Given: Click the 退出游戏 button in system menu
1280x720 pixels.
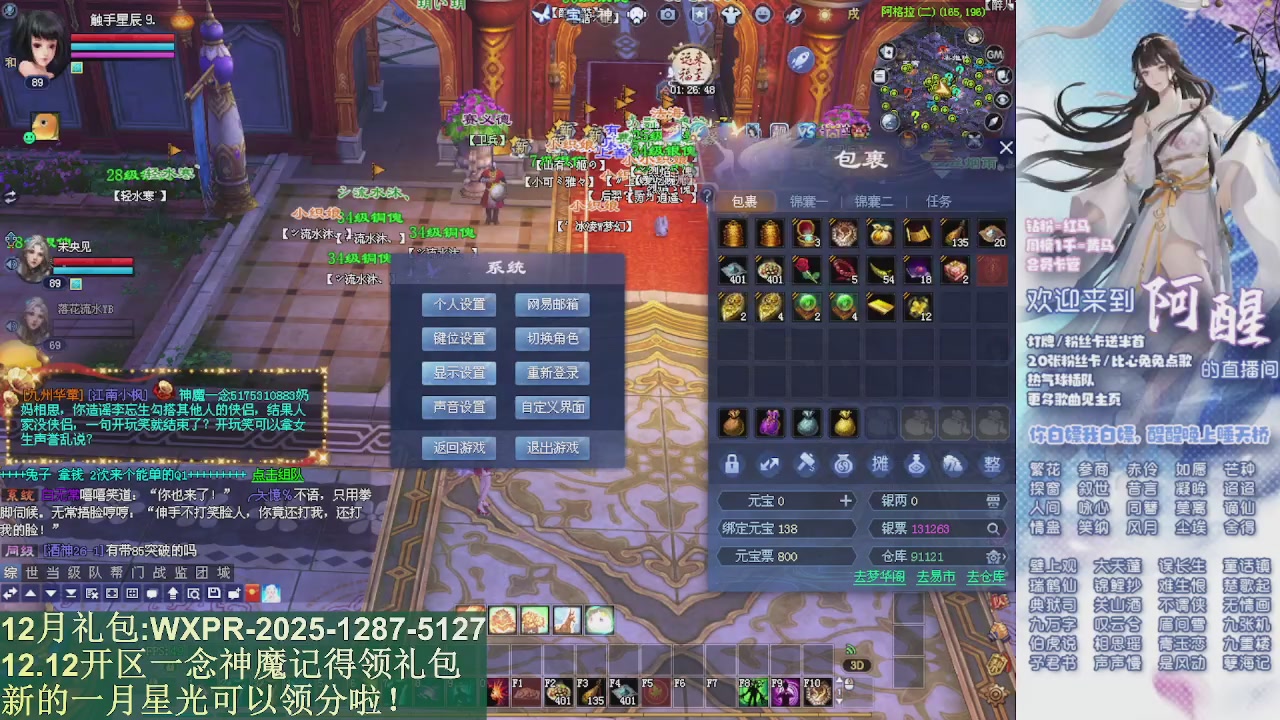Looking at the screenshot, I should [552, 448].
